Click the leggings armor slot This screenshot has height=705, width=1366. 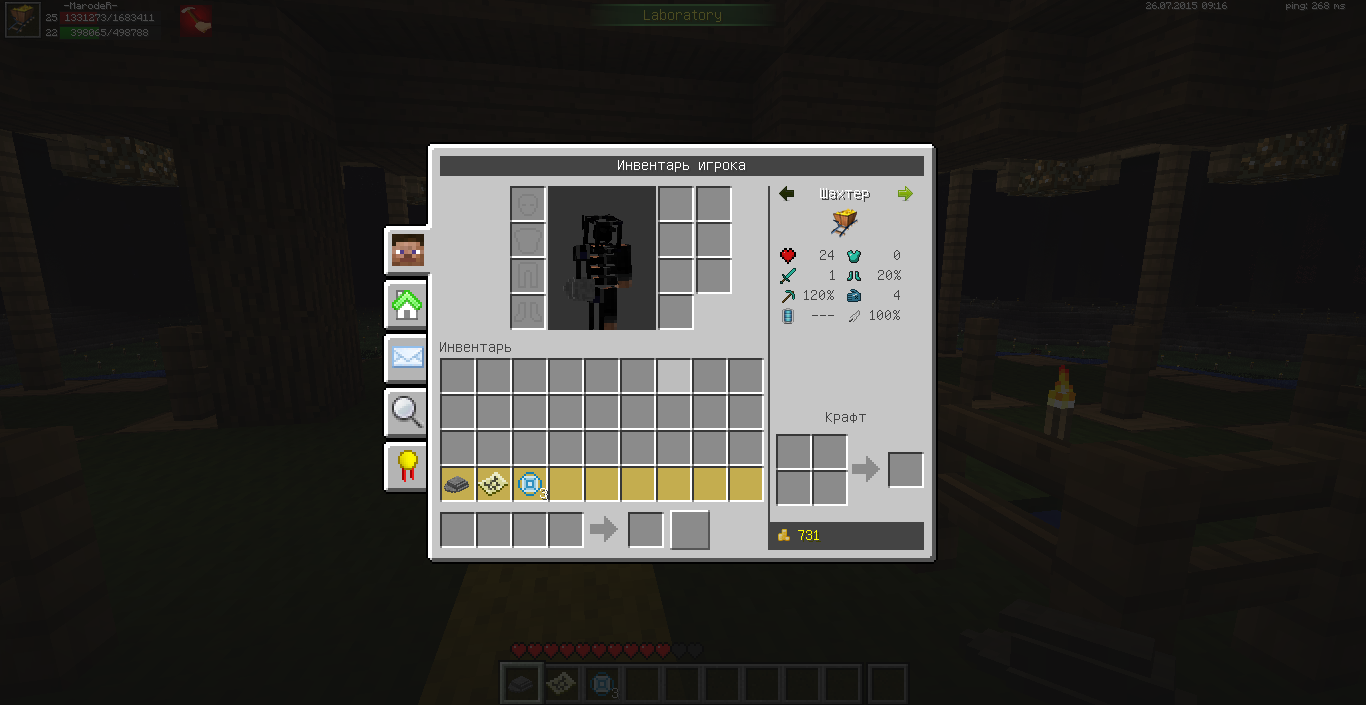click(x=528, y=276)
